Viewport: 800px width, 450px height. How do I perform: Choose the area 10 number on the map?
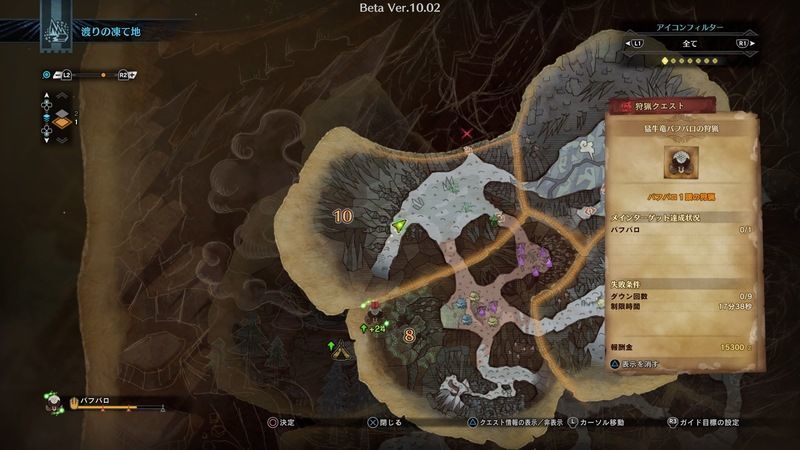tap(343, 215)
